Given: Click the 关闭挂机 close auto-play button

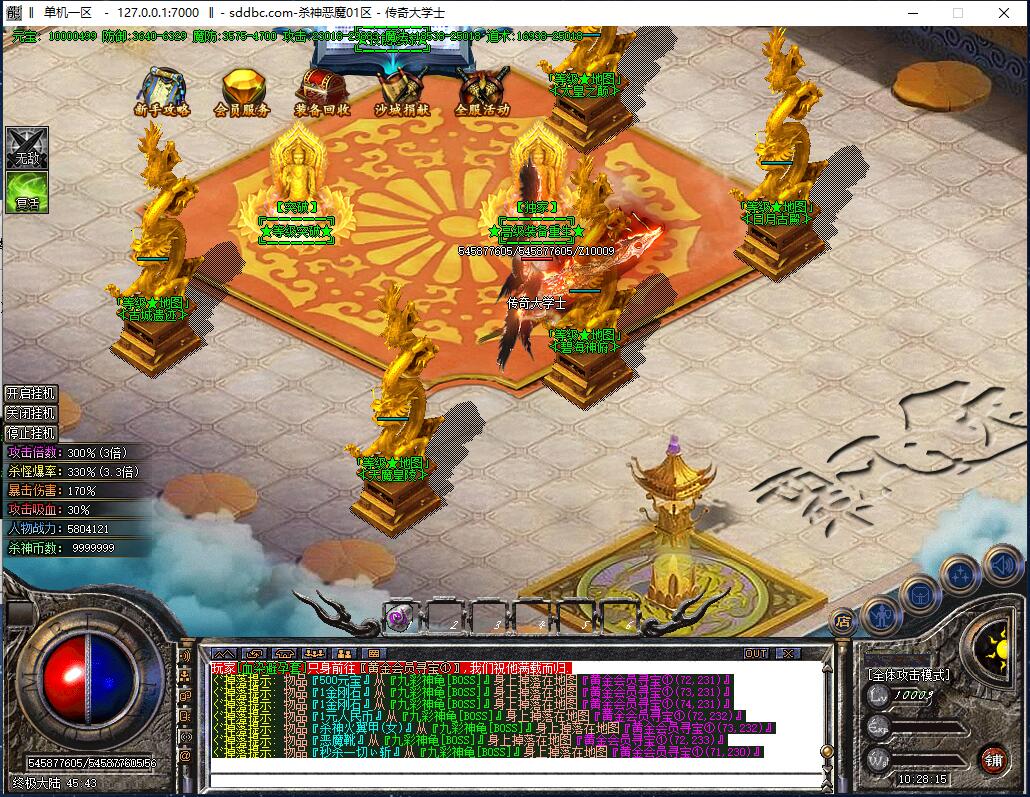Looking at the screenshot, I should tap(31, 413).
